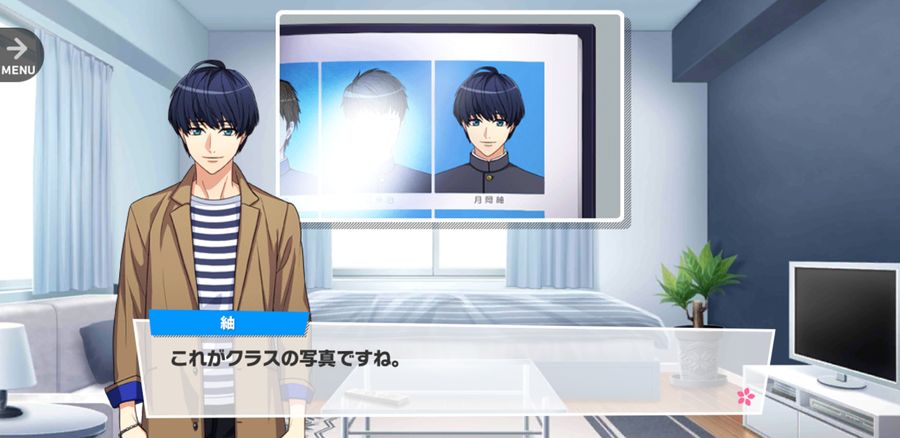Open the MENU arrow button

click(x=17, y=53)
